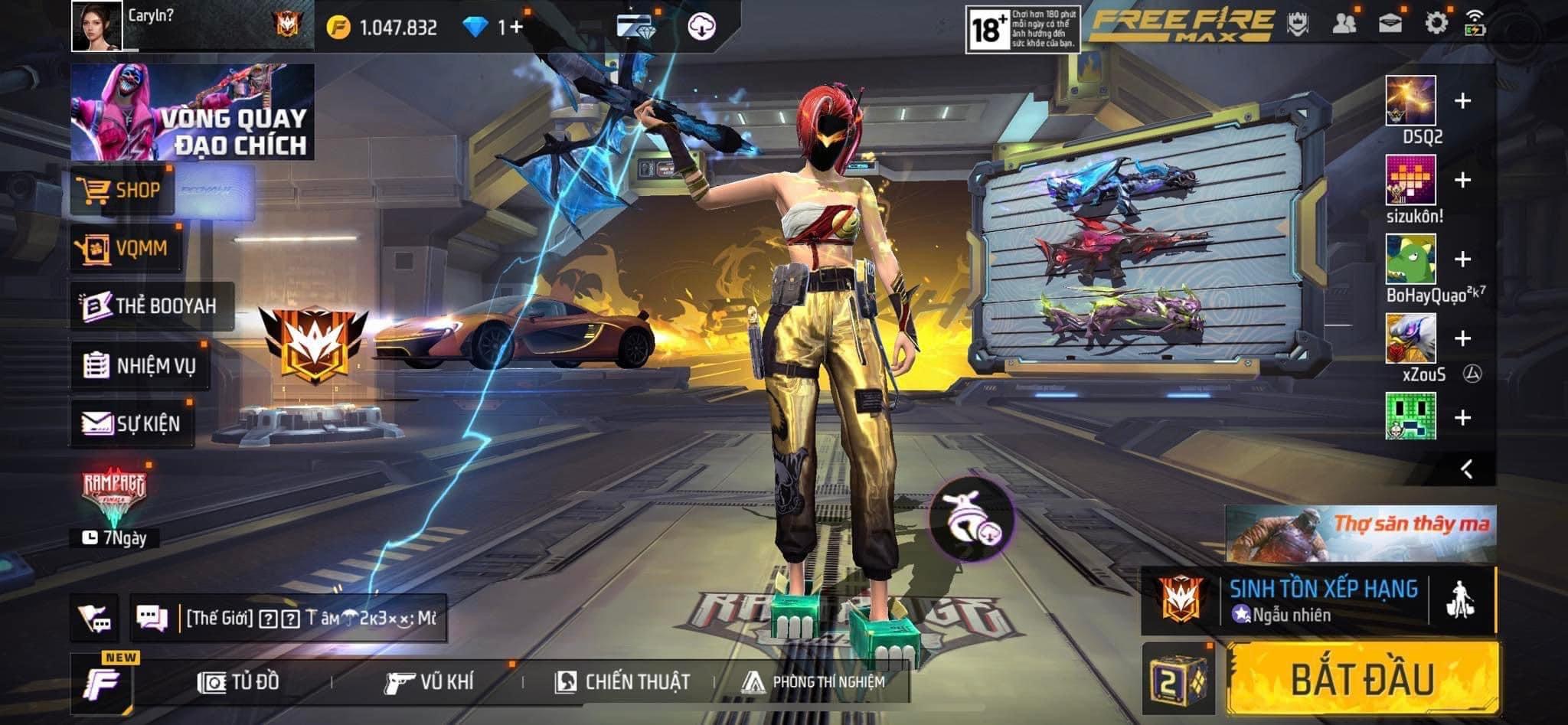The image size is (1568, 725).
Task: Open the VQMM lucky spin menu
Action: pyautogui.click(x=125, y=248)
